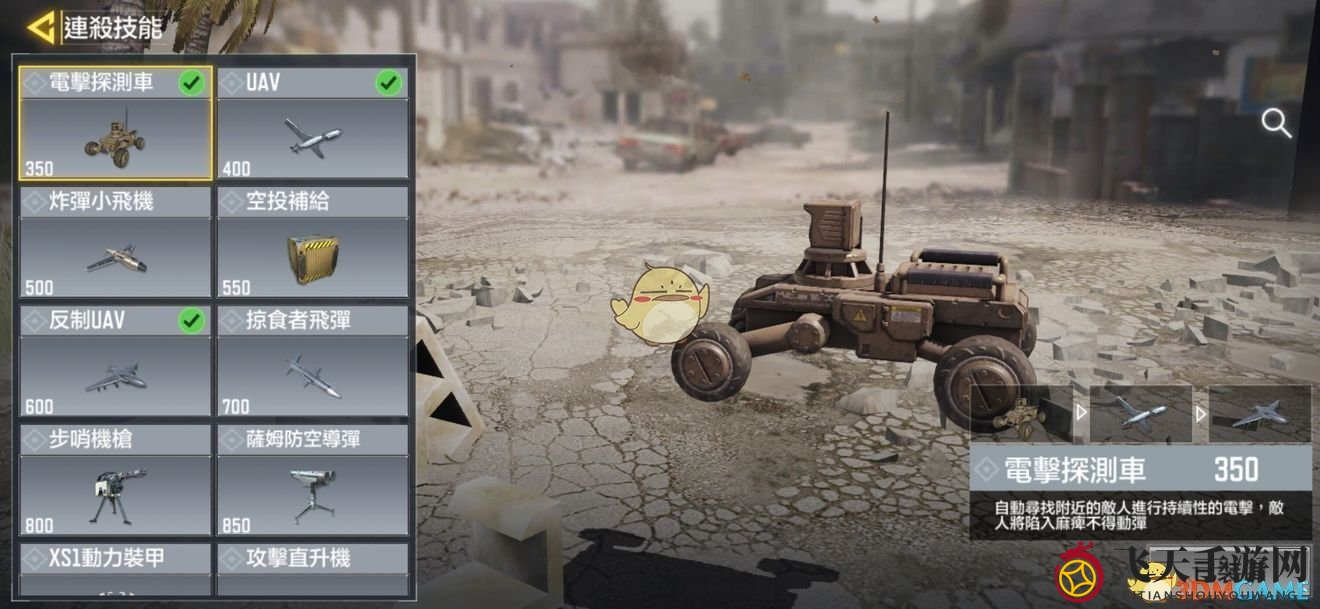Choose the 掠食者飛彈 missile tile

312,361
